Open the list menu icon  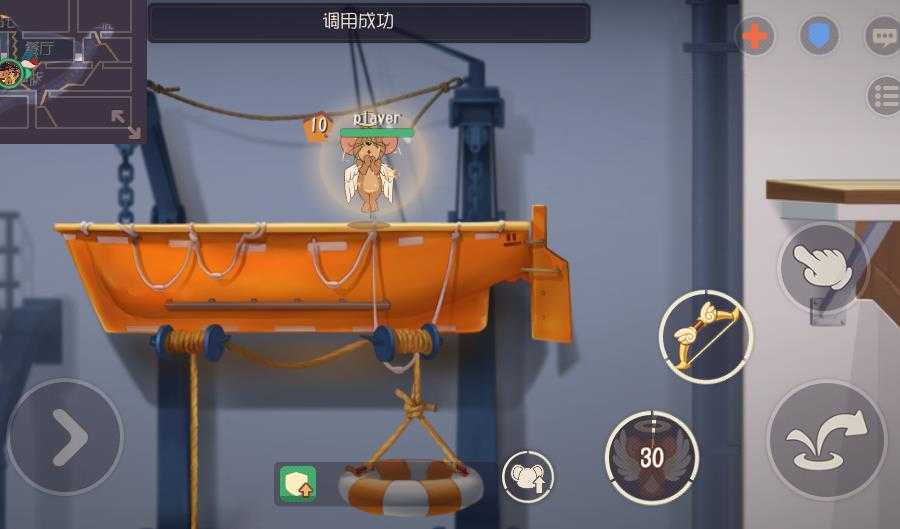[884, 96]
